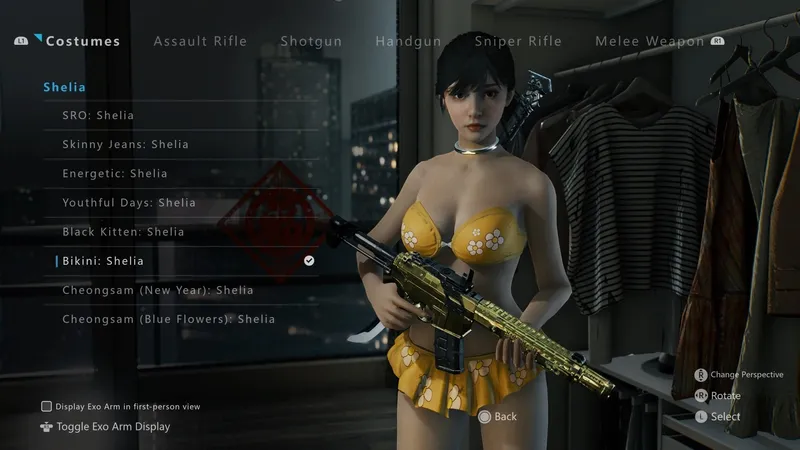Open the Assault Rifle tab

coord(200,42)
